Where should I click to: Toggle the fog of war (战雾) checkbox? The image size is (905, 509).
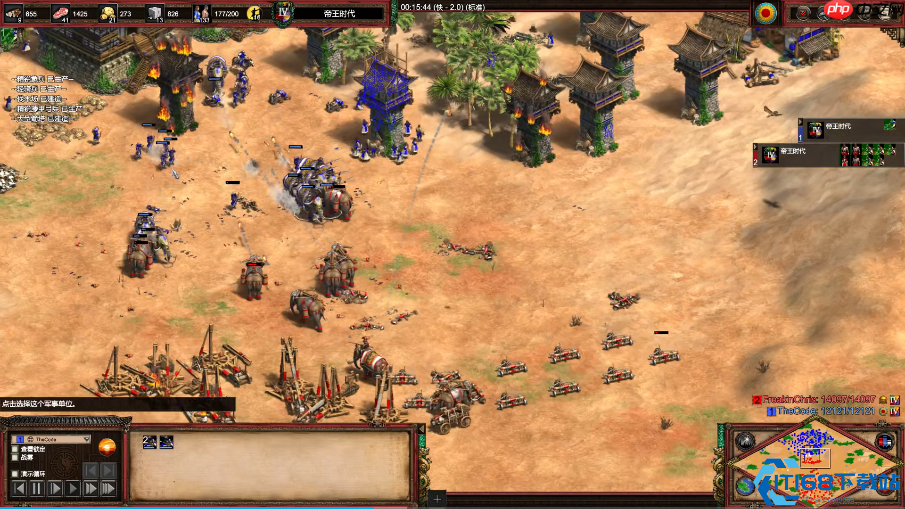(x=14, y=458)
